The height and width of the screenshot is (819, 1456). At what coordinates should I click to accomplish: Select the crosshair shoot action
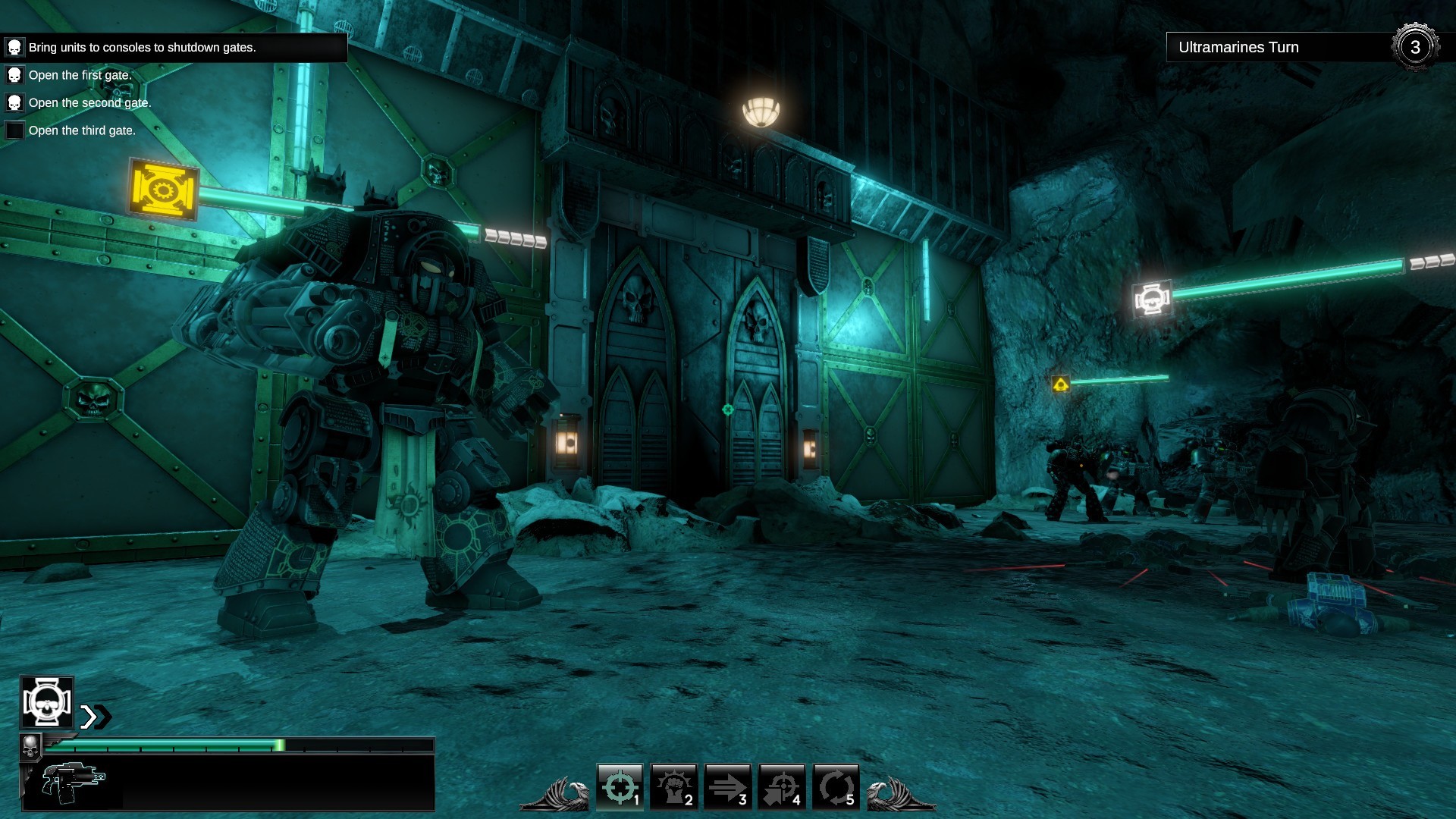click(x=620, y=786)
